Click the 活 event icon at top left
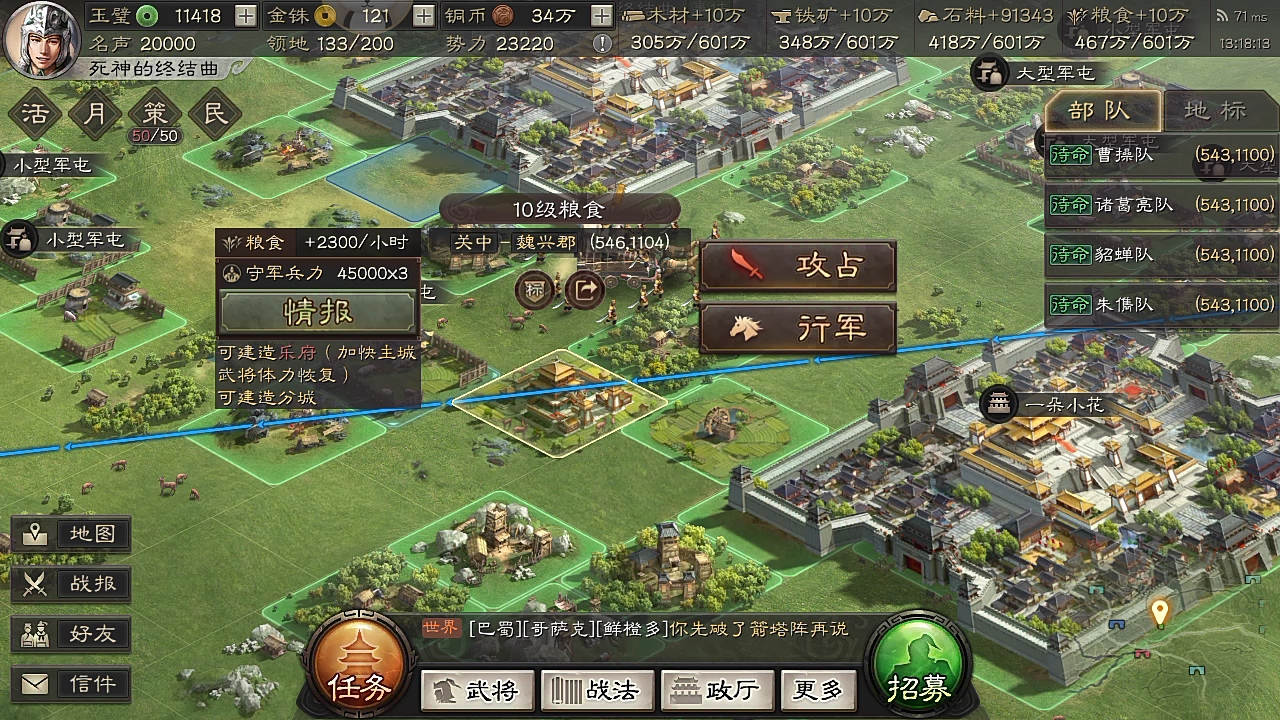The width and height of the screenshot is (1280, 720). click(35, 114)
